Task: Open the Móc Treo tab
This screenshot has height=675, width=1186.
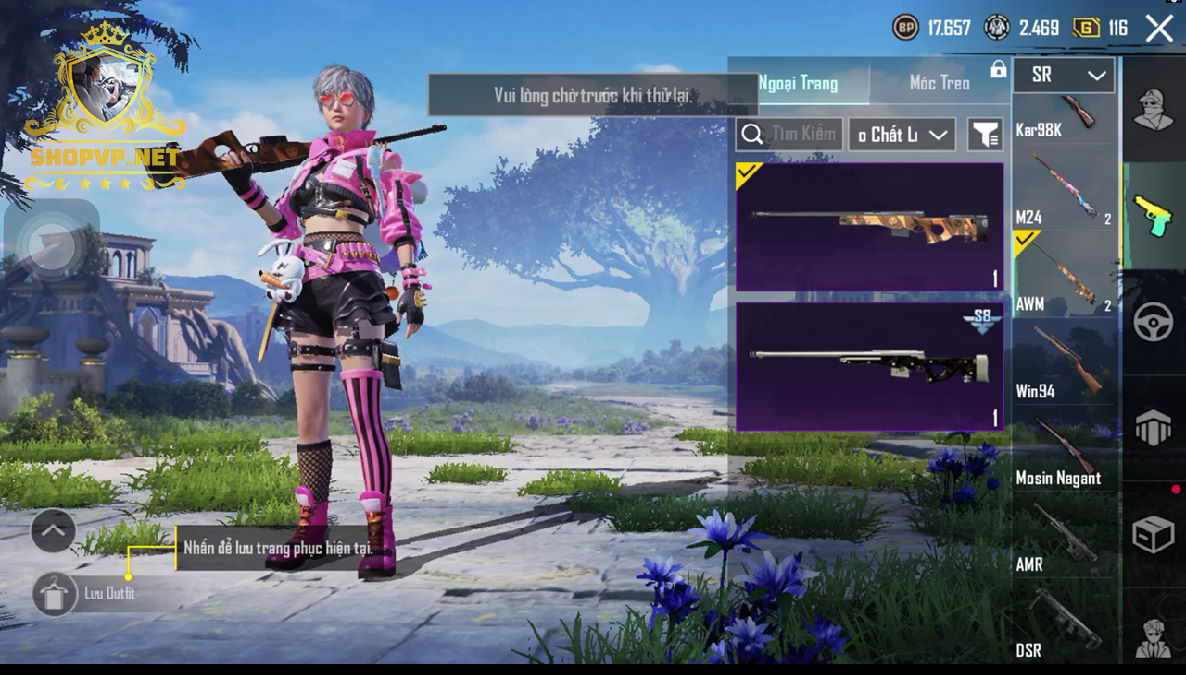Action: point(939,83)
